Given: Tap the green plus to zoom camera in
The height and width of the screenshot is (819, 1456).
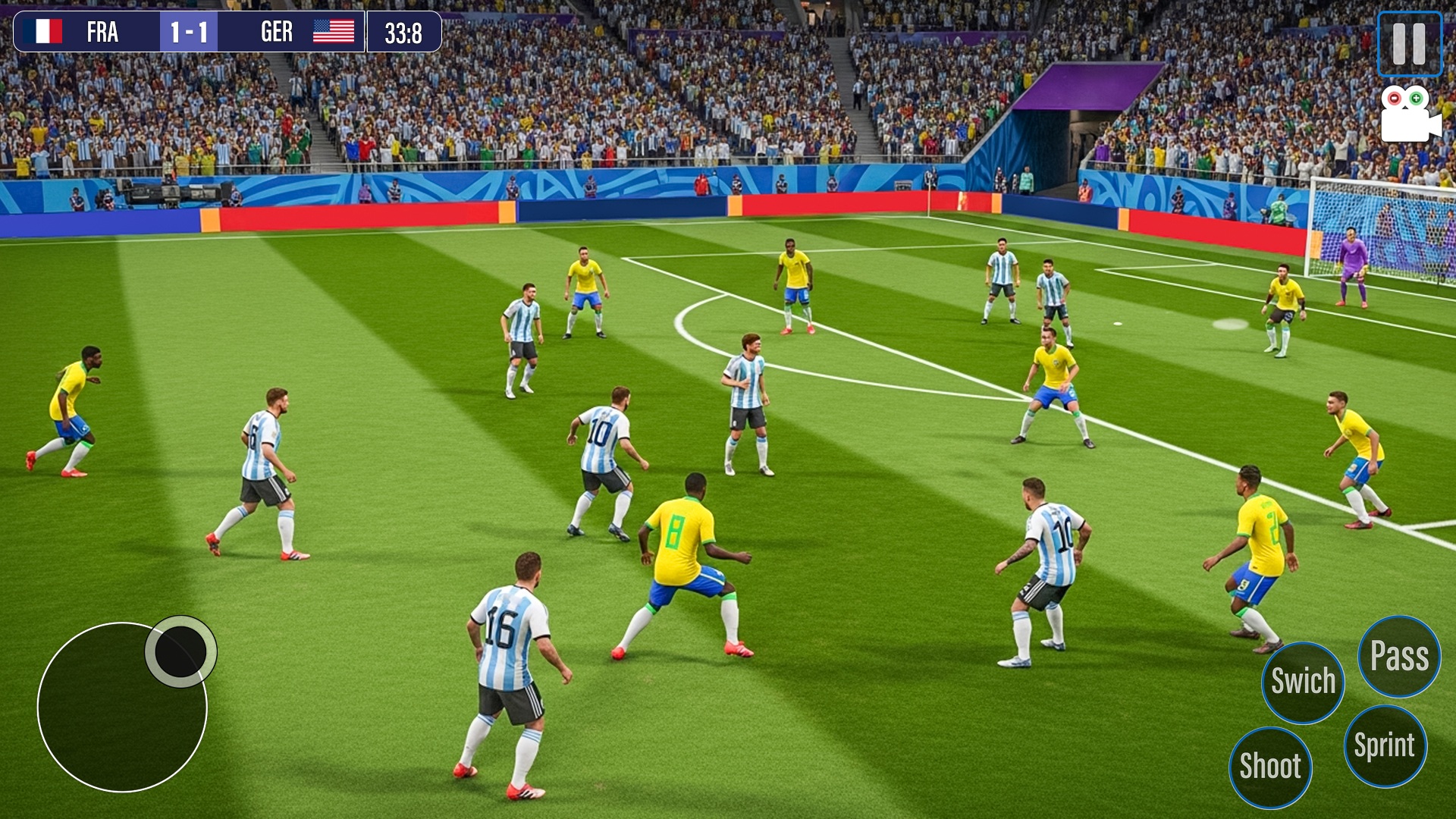Looking at the screenshot, I should point(1417,97).
